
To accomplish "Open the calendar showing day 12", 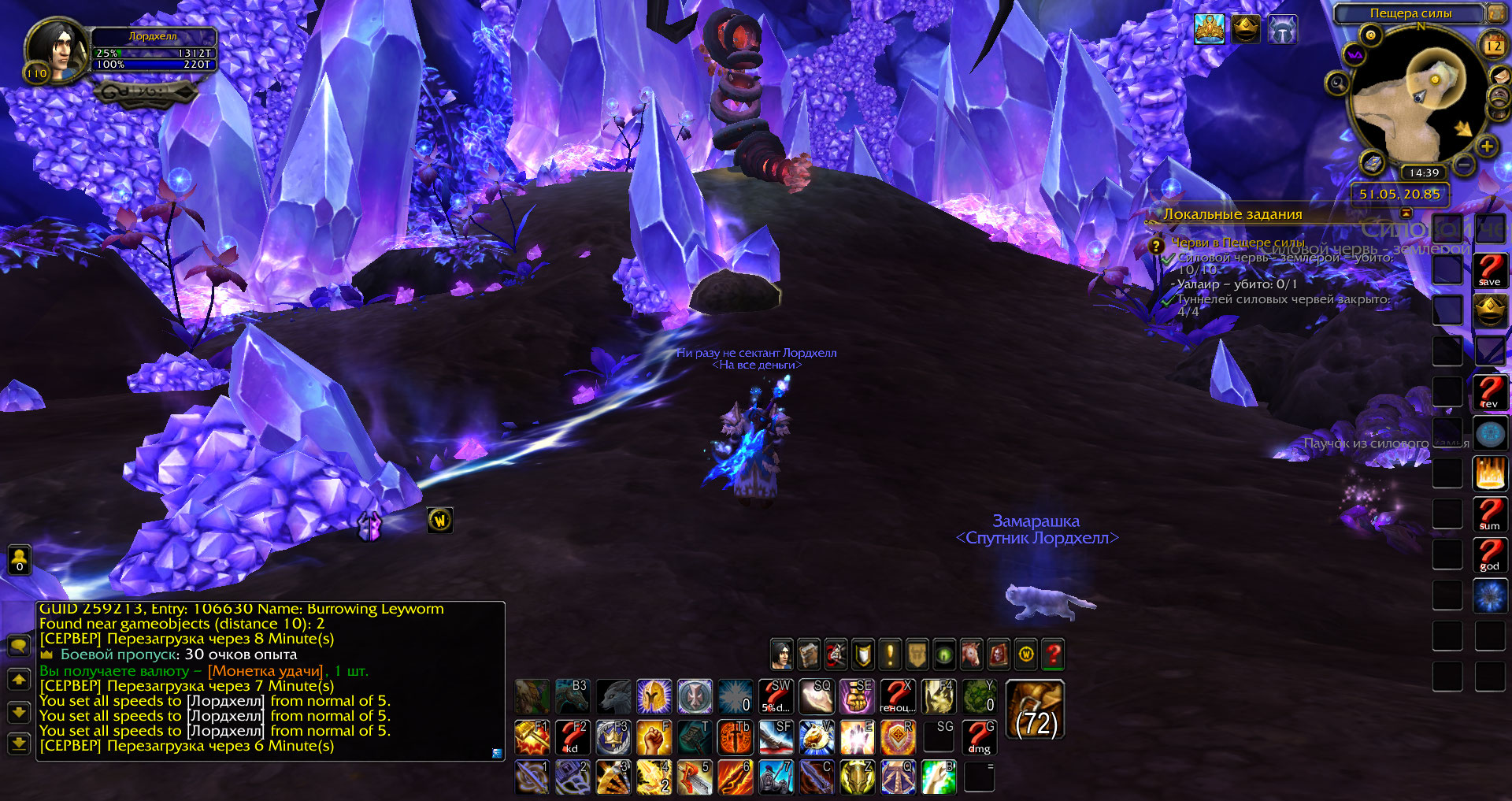I will pyautogui.click(x=1493, y=46).
